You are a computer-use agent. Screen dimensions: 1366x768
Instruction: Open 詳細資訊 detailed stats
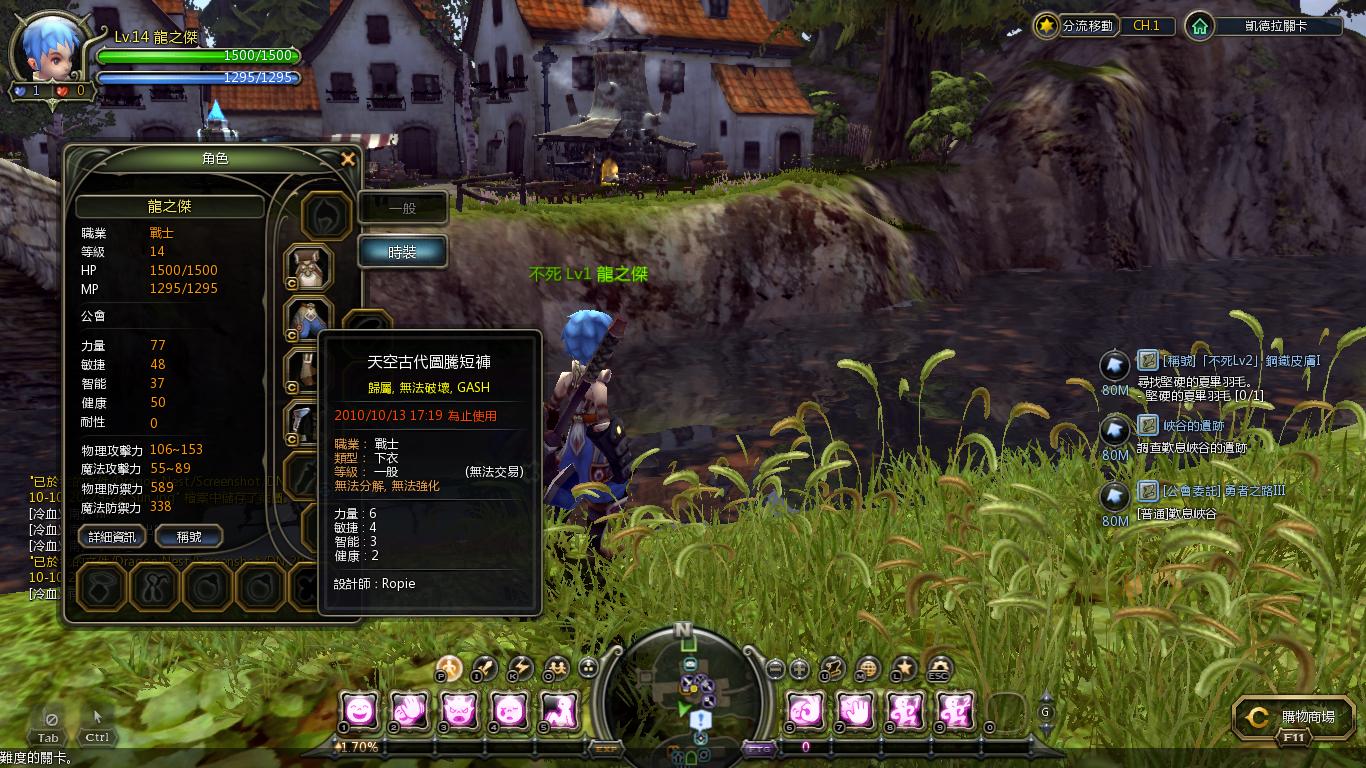[x=111, y=537]
